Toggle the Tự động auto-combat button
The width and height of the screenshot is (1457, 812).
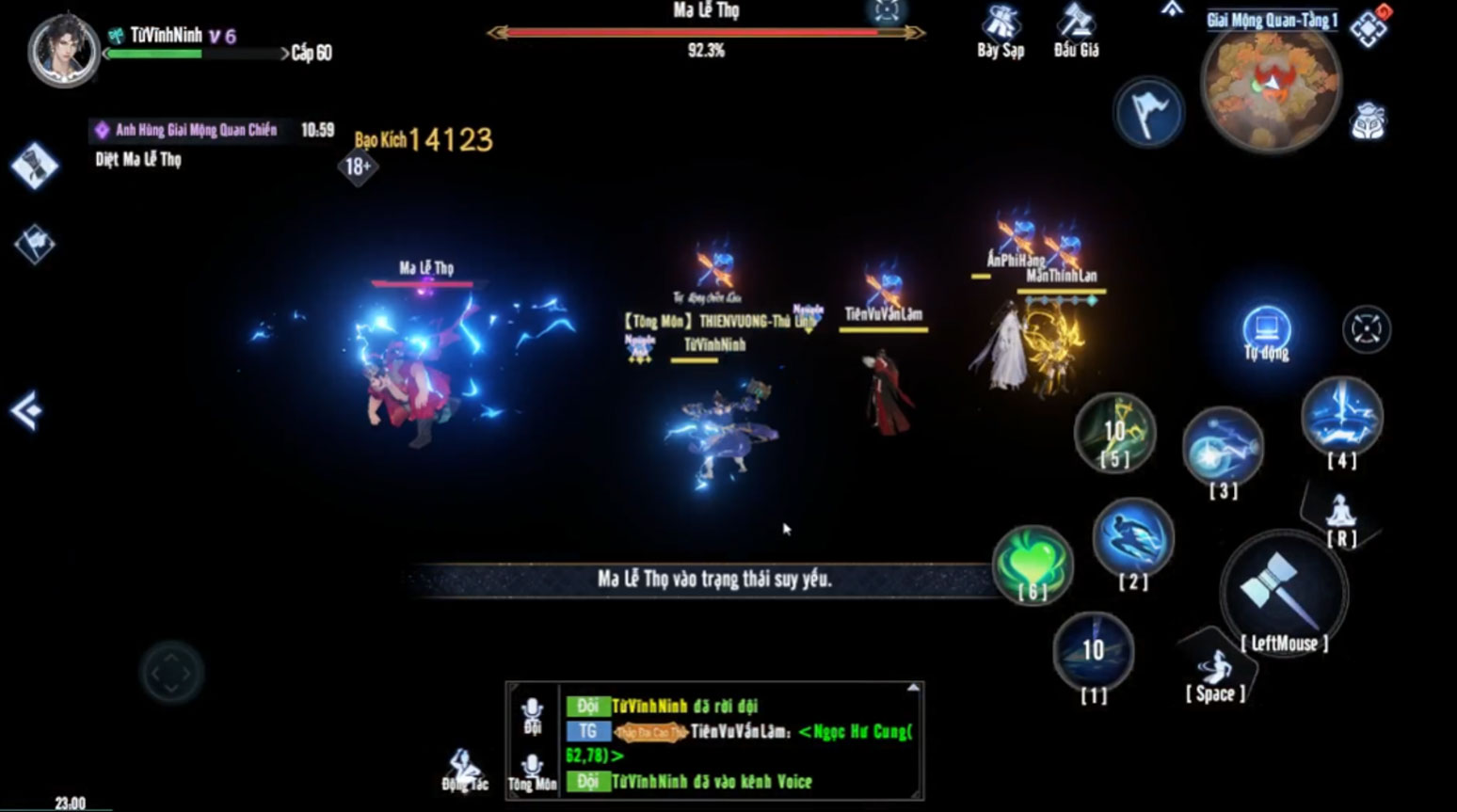pos(1266,332)
